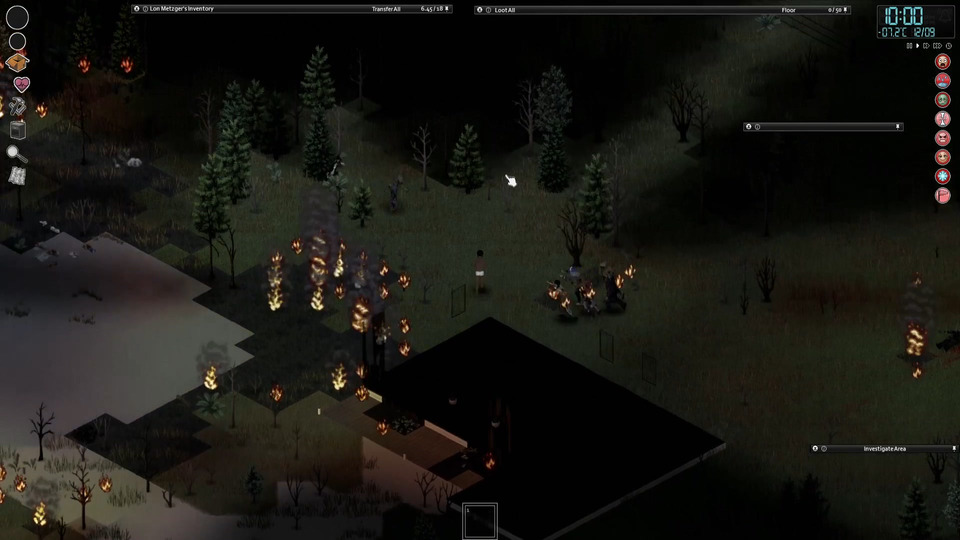
Task: Open the crafting hammer and wrench menu
Action: point(17,107)
